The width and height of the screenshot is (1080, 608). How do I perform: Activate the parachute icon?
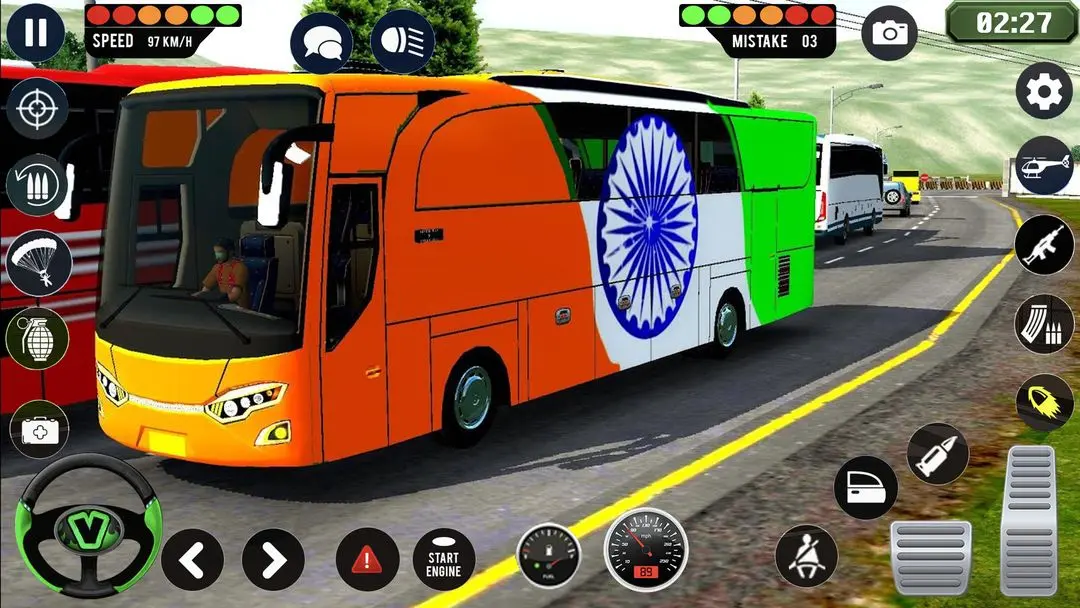[38, 262]
